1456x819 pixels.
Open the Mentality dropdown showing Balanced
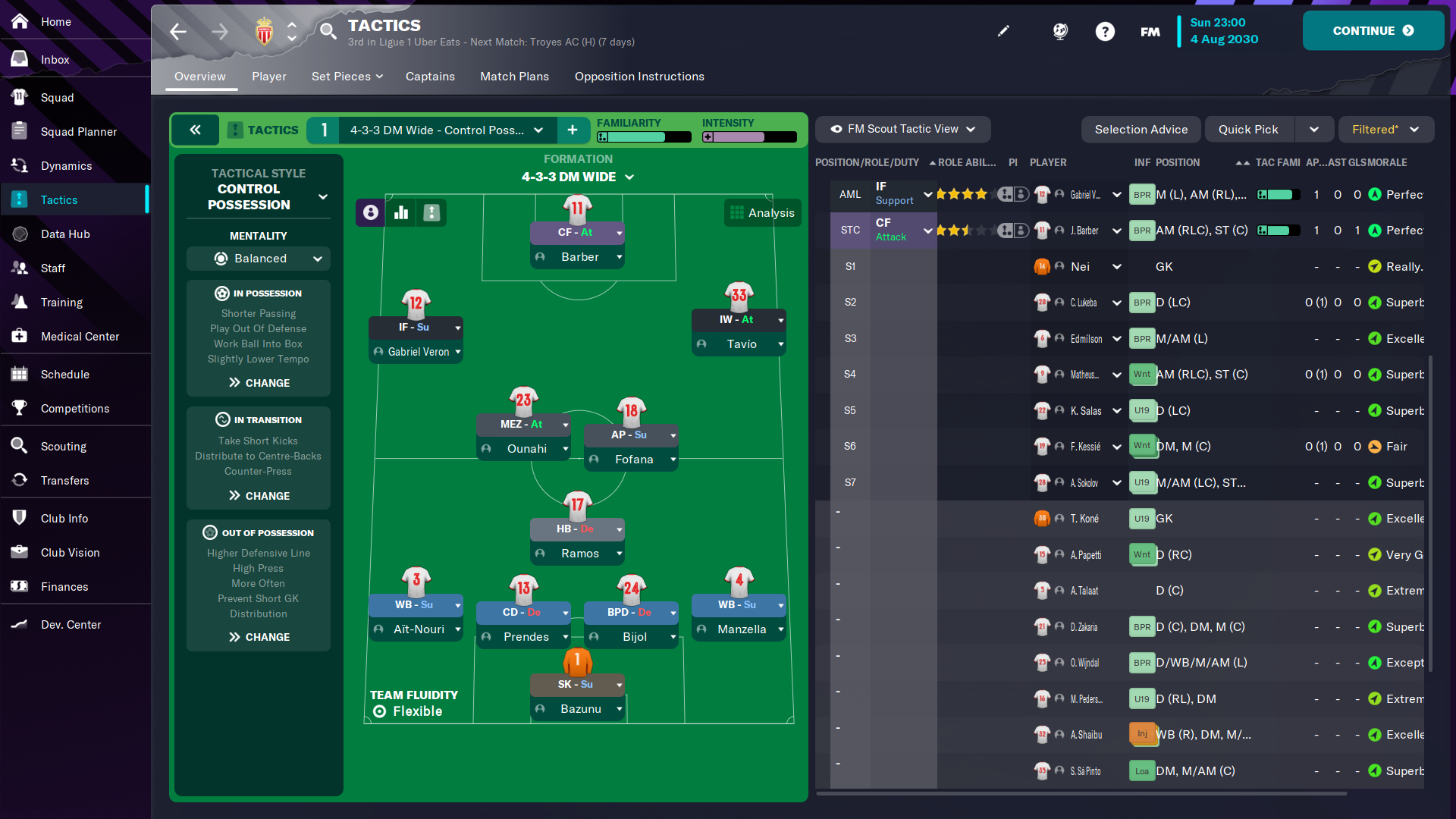[258, 259]
